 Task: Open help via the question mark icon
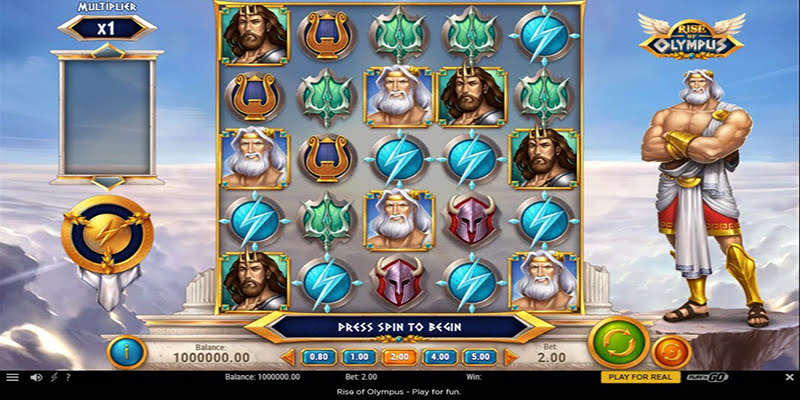[x=66, y=377]
